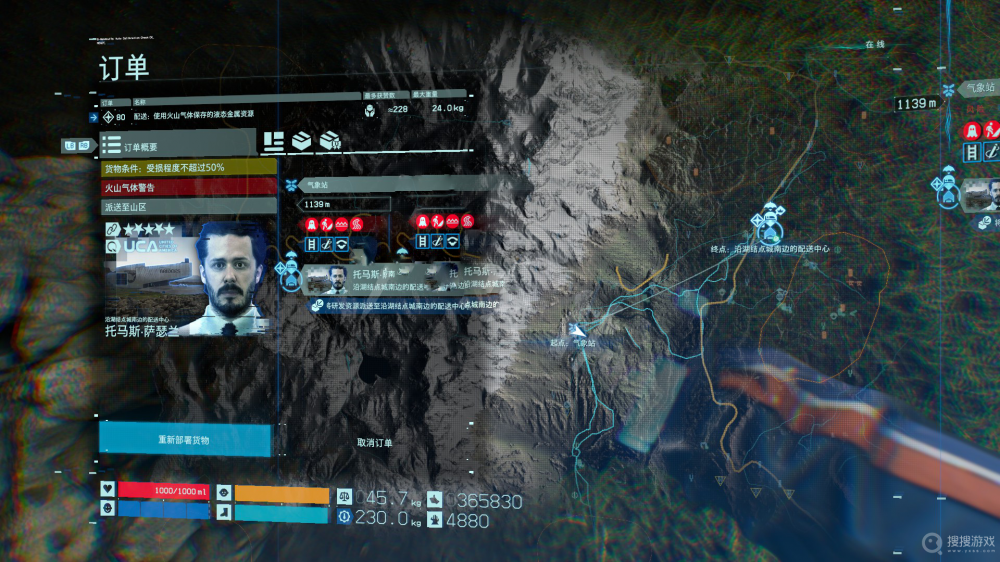
Task: Select the red 火山气体警告 warning row
Action: tap(188, 187)
